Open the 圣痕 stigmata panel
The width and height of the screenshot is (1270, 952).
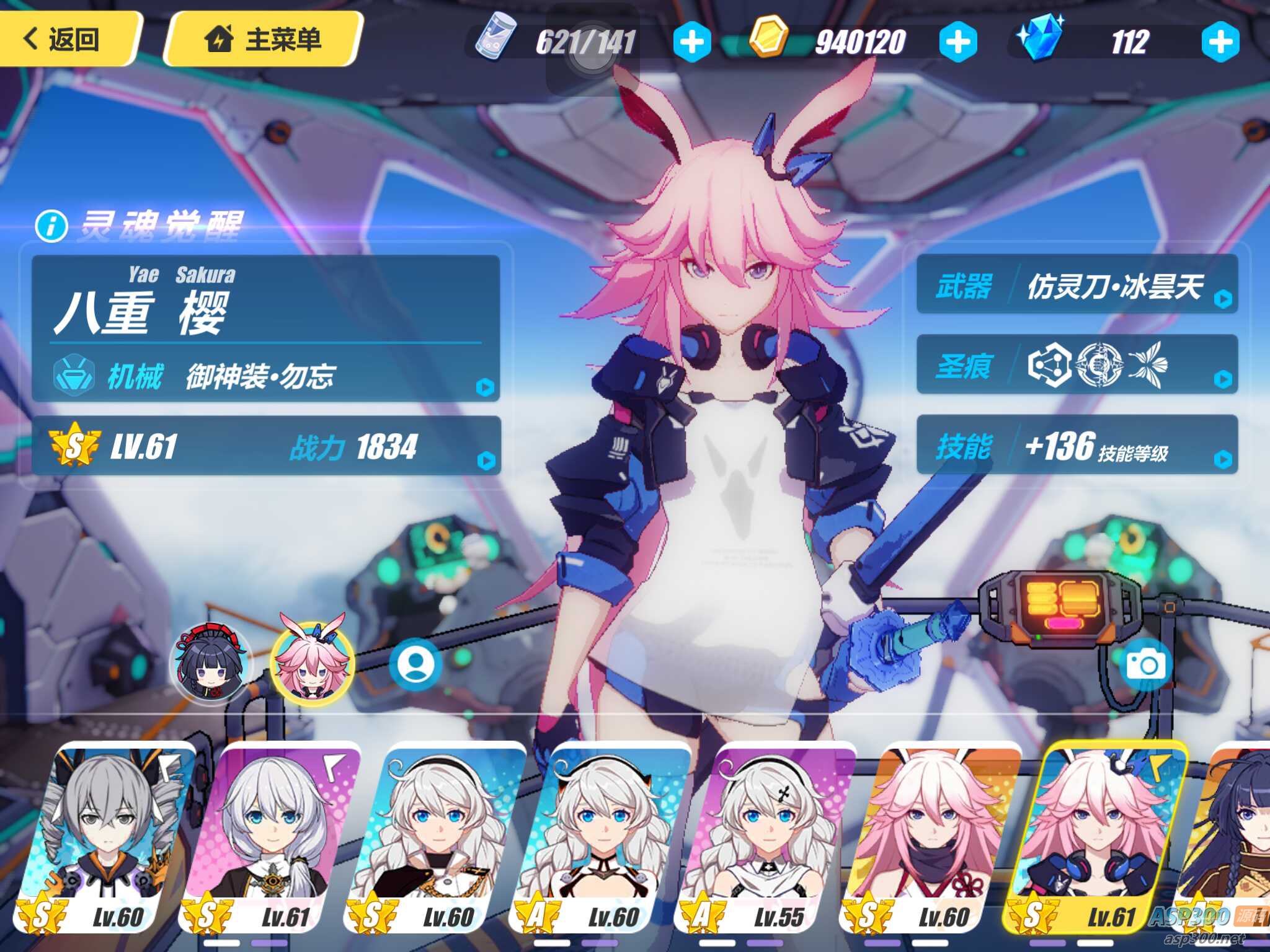(x=1077, y=366)
